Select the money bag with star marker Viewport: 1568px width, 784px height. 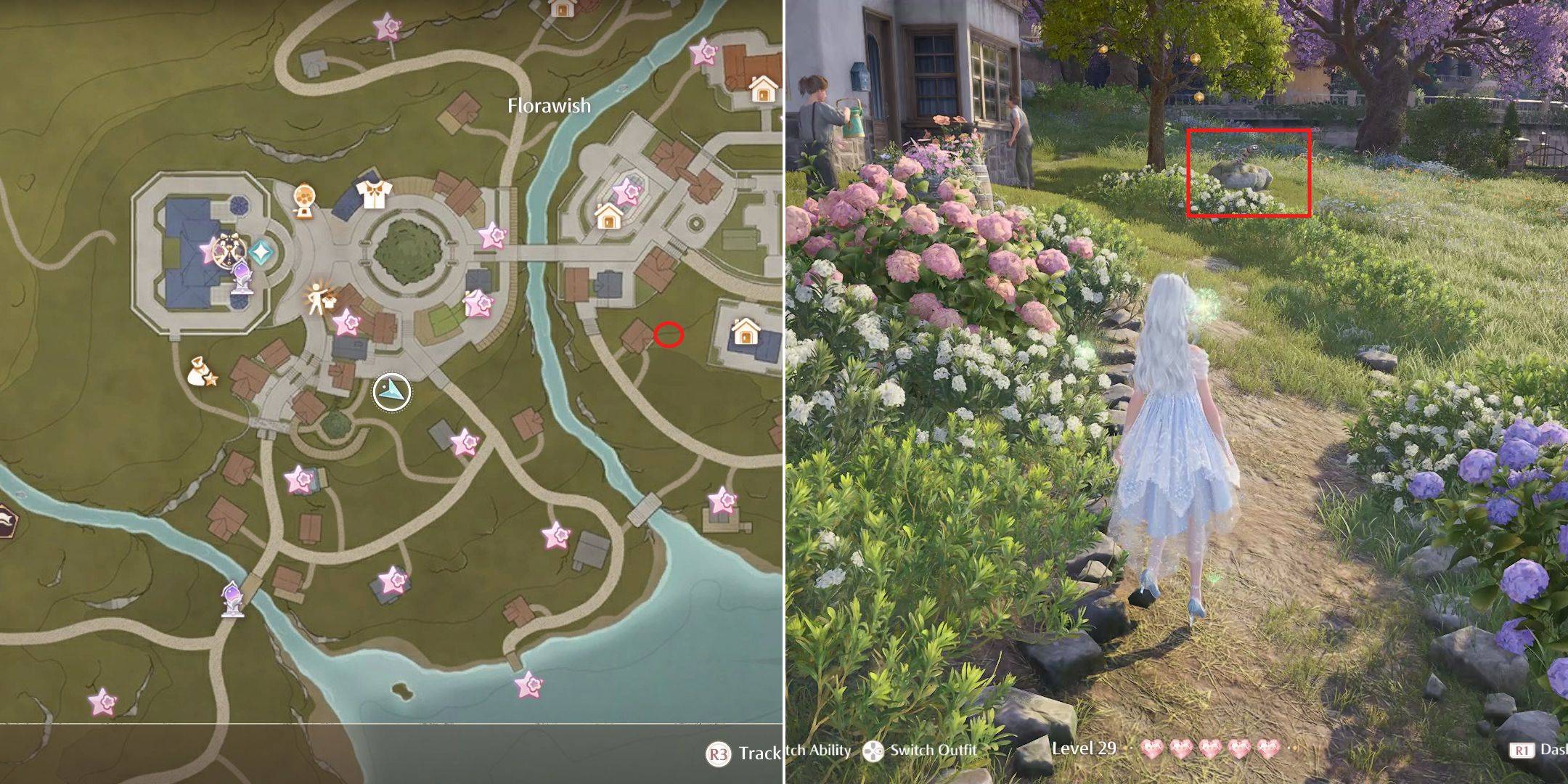[200, 372]
